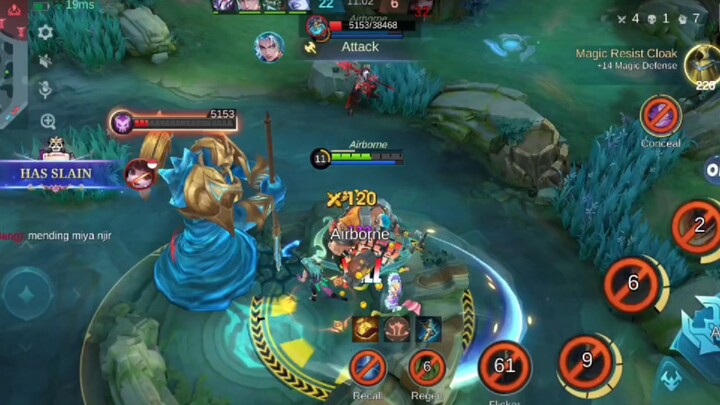Toggle the muted speaker icon
Image resolution: width=720 pixels, height=405 pixels.
coord(45,61)
